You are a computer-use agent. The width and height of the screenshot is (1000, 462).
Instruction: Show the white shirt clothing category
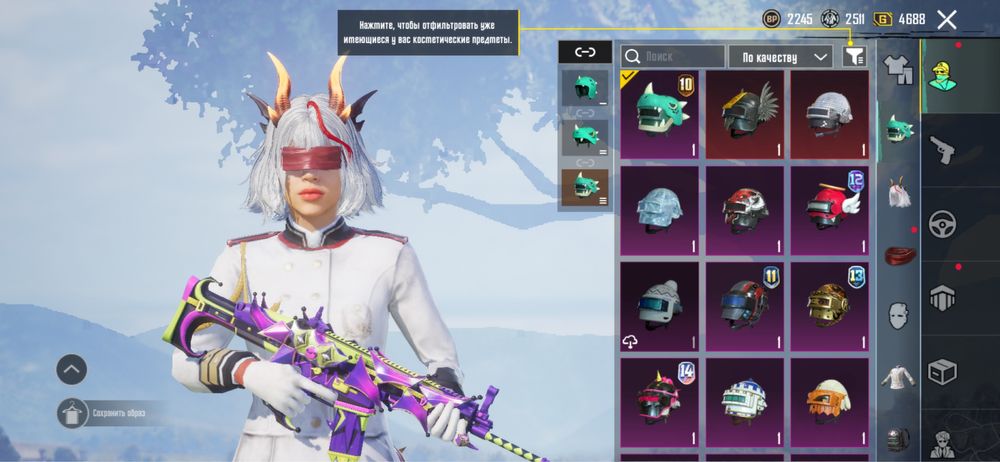(x=899, y=377)
